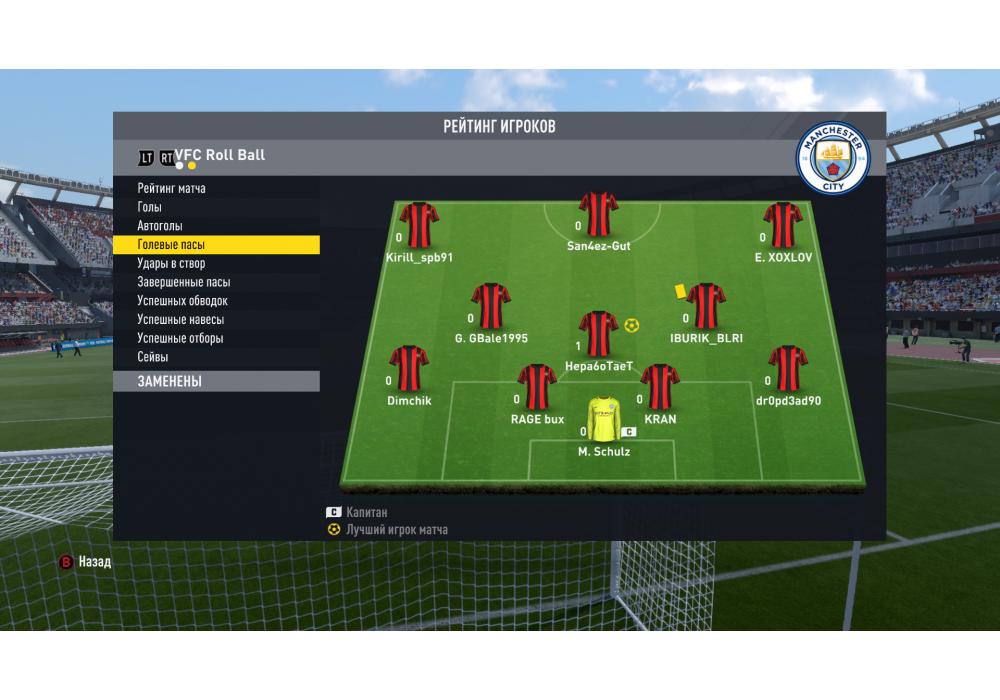
Task: Select midfielder G. GBale1995
Action: click(490, 306)
